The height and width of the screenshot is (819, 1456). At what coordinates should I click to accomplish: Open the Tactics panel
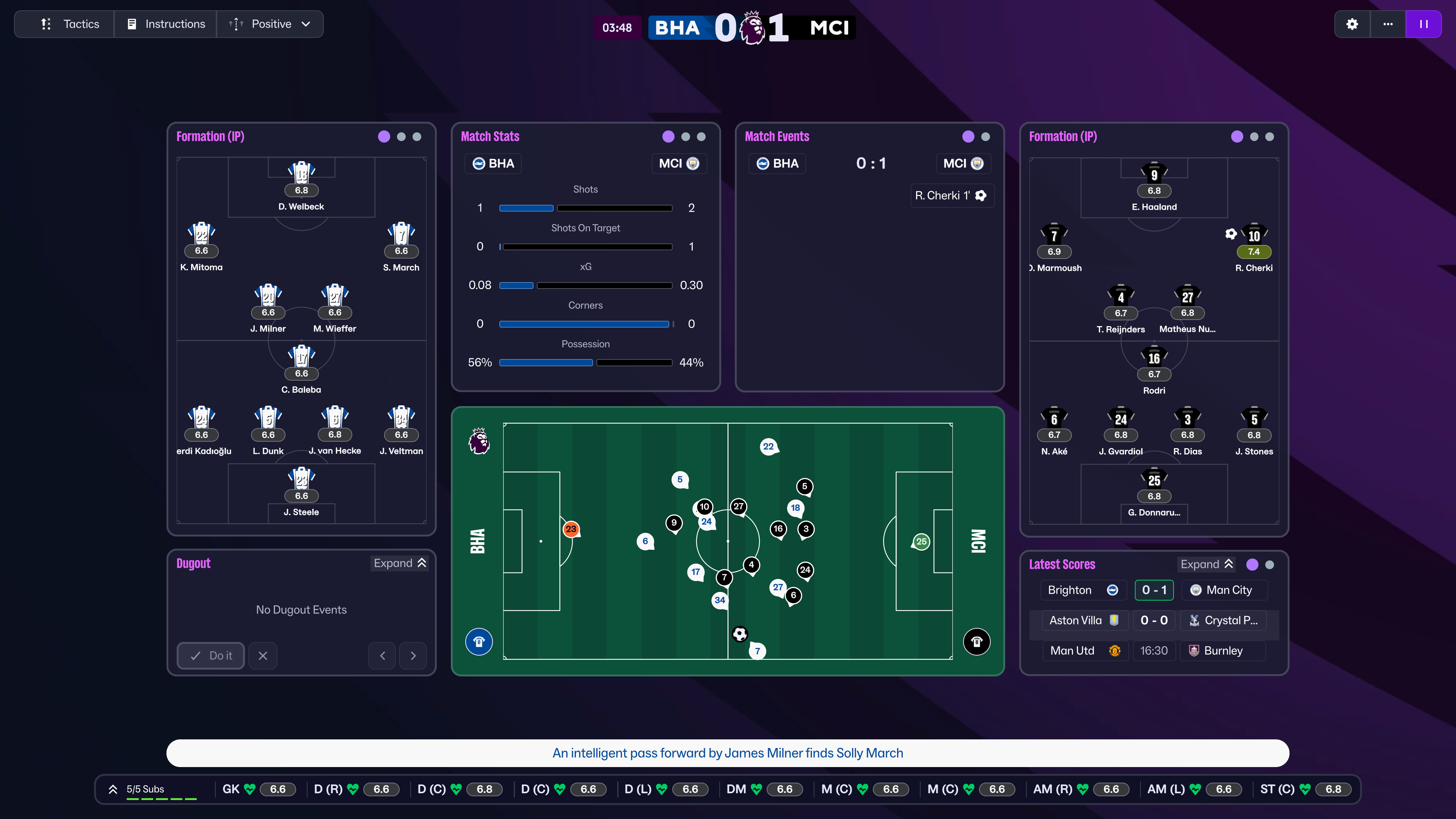pyautogui.click(x=70, y=24)
